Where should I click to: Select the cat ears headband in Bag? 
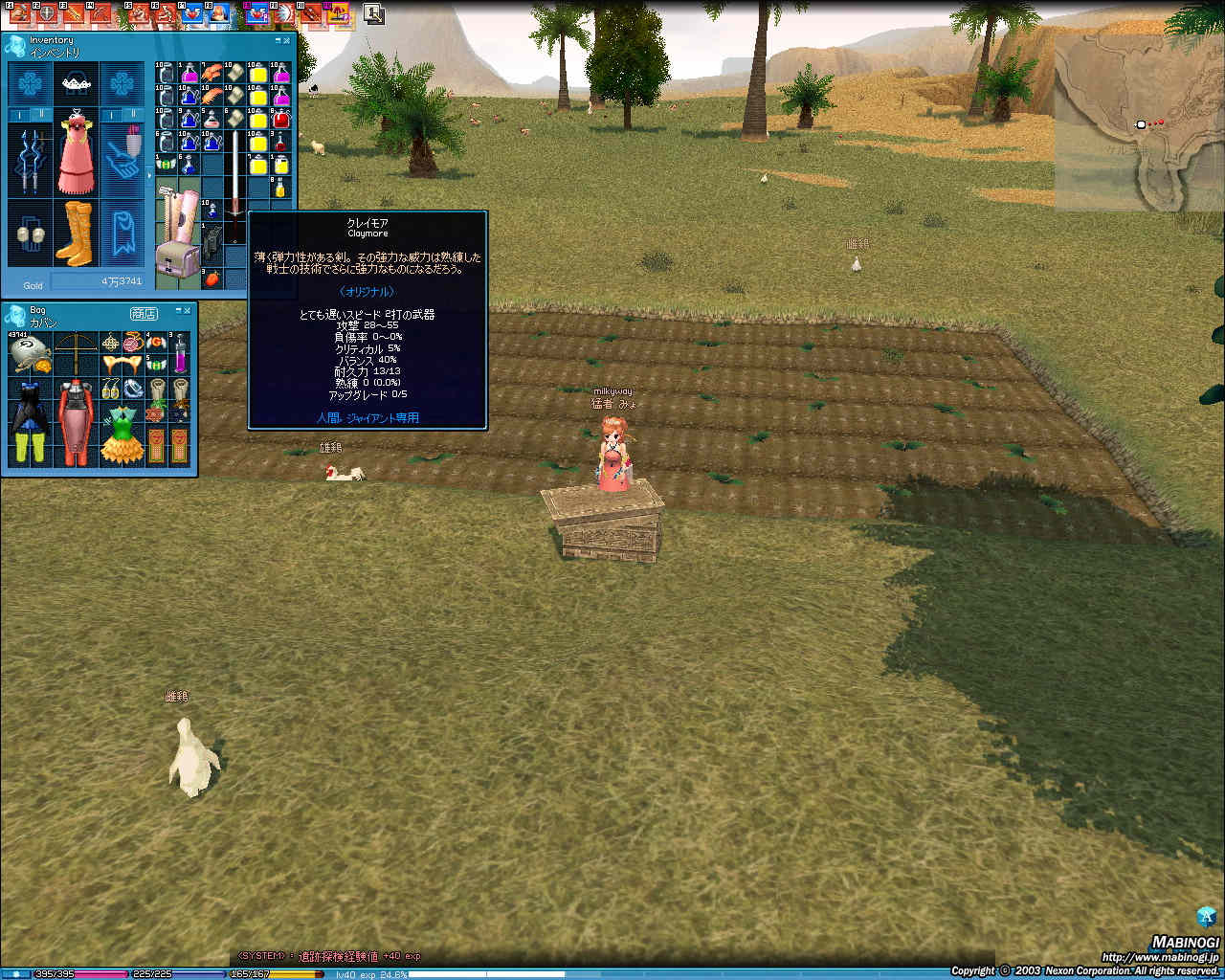(122, 365)
